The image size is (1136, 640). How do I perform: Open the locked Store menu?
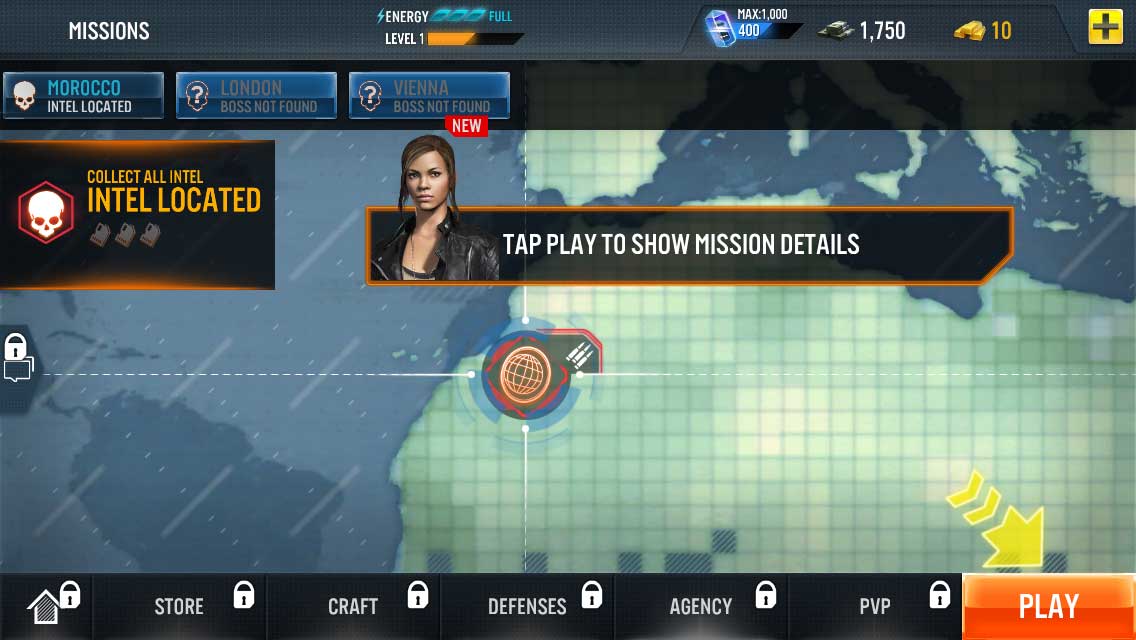pos(180,606)
